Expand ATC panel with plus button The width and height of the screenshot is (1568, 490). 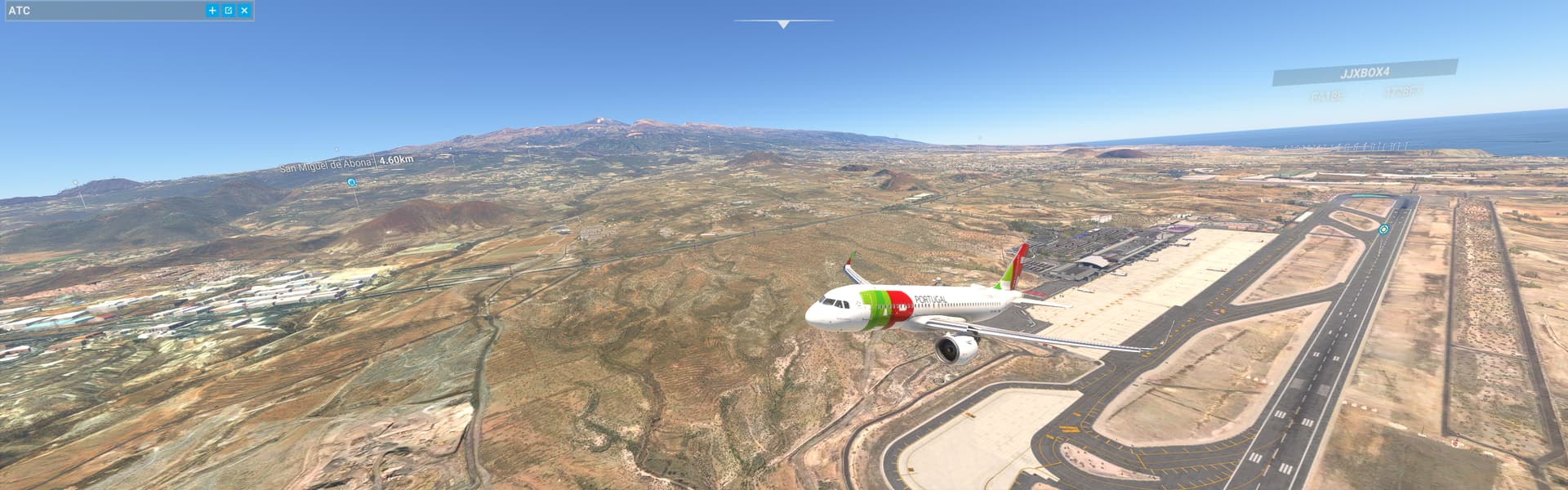click(212, 11)
